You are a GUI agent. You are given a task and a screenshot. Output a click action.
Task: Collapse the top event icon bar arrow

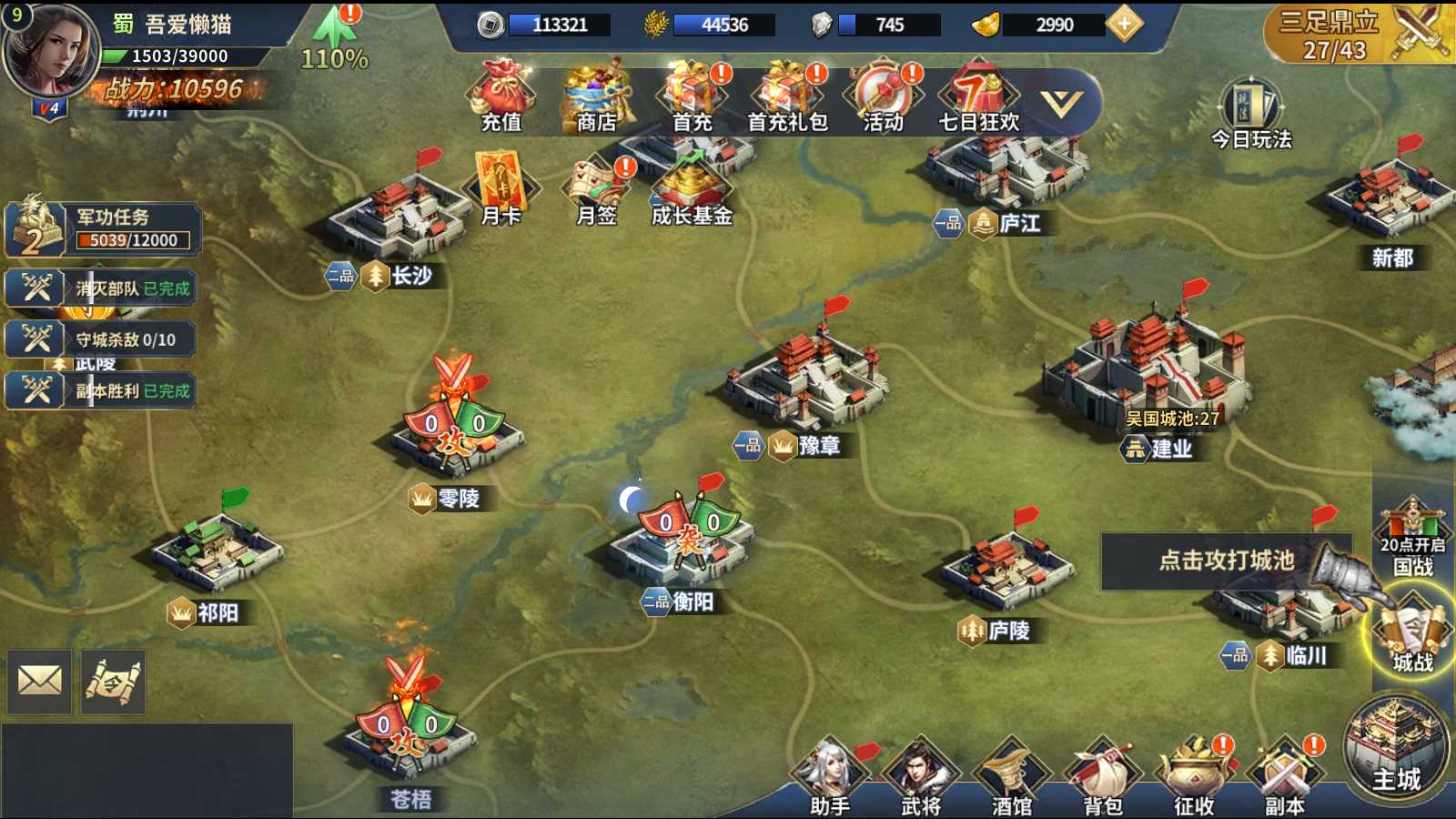click(1061, 104)
